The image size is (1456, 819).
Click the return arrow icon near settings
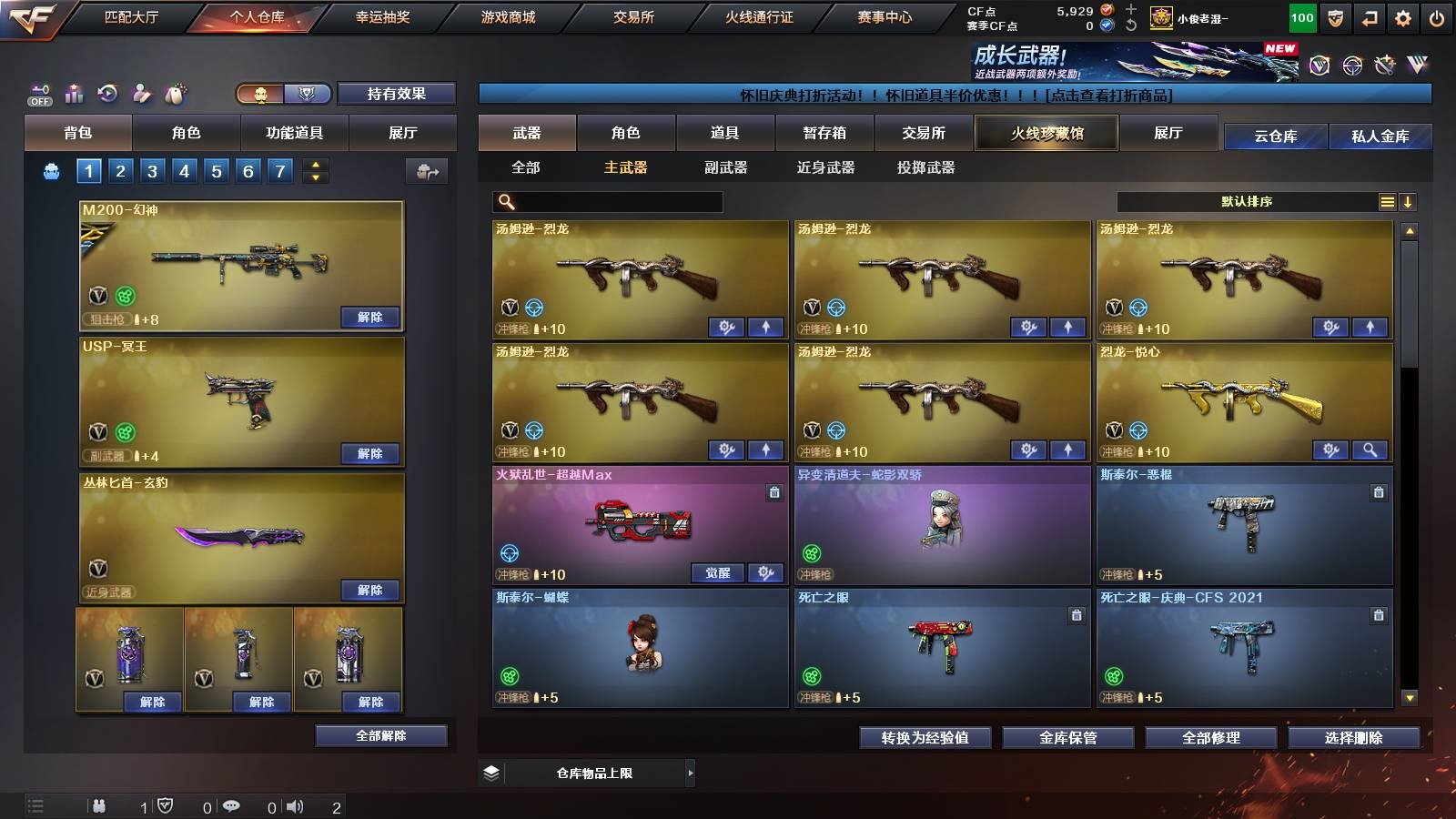(1370, 15)
